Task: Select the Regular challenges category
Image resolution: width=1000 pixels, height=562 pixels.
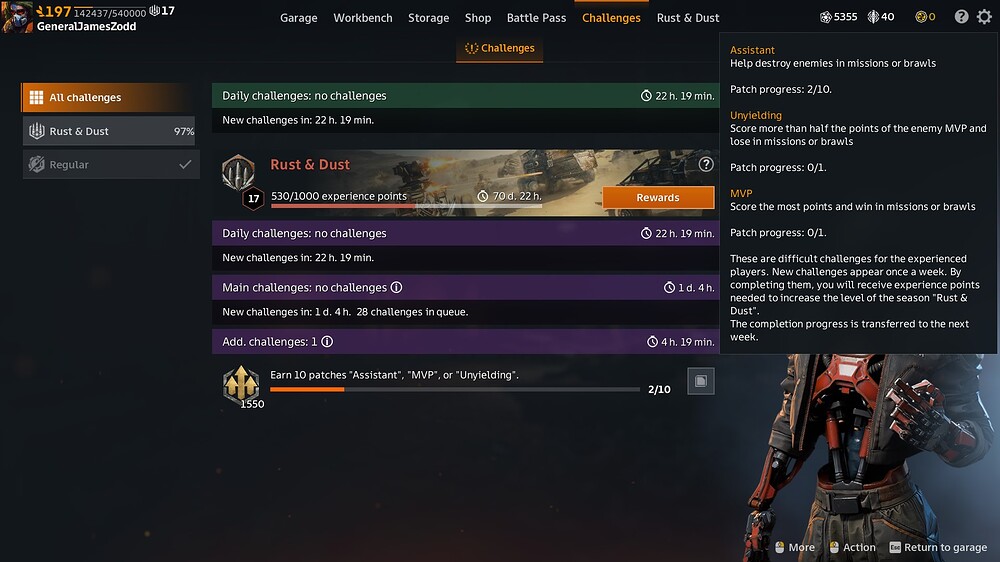Action: [108, 165]
